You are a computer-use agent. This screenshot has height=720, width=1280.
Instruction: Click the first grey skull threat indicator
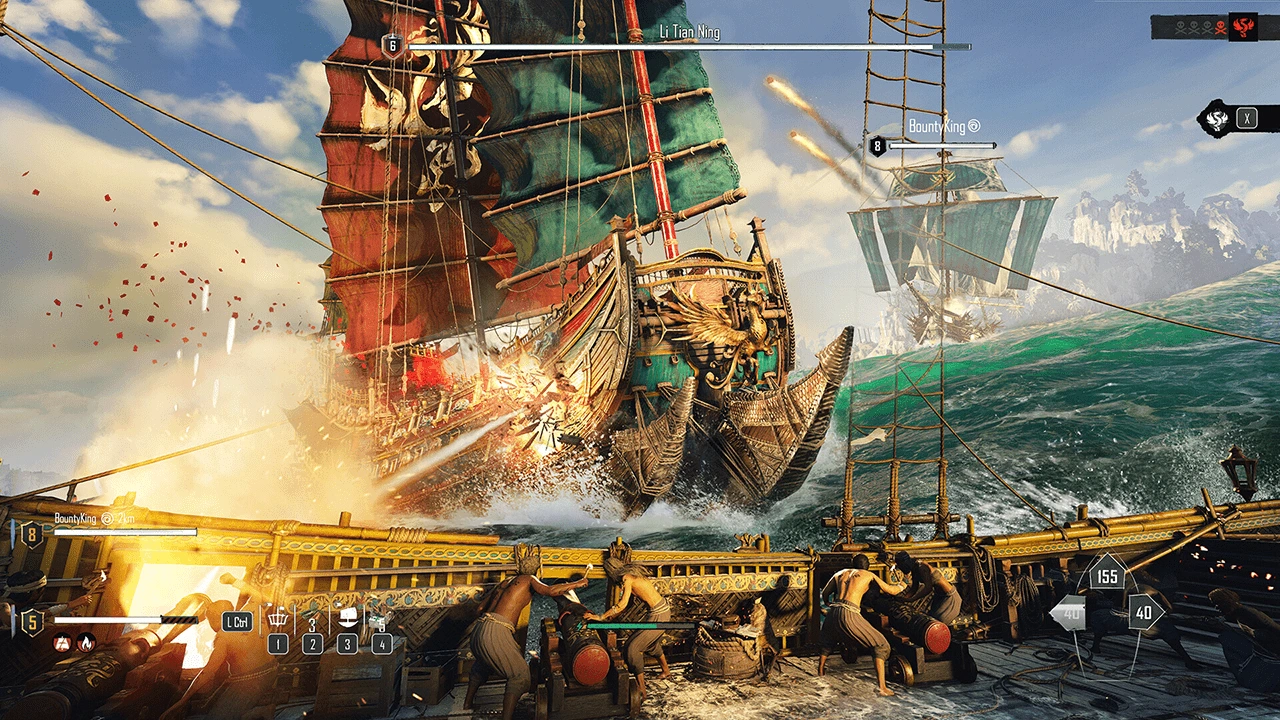pos(1181,28)
